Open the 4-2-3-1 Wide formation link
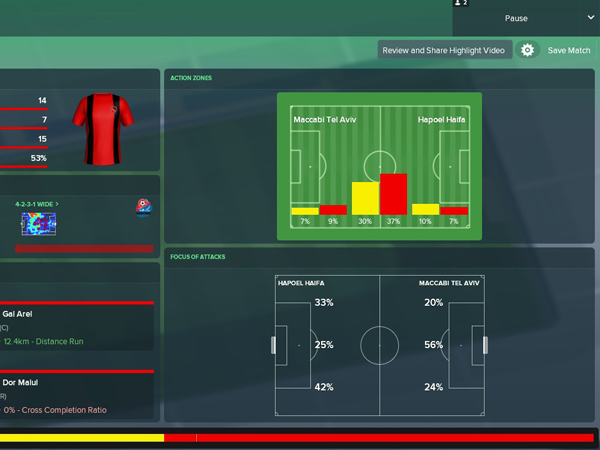 tap(37, 204)
